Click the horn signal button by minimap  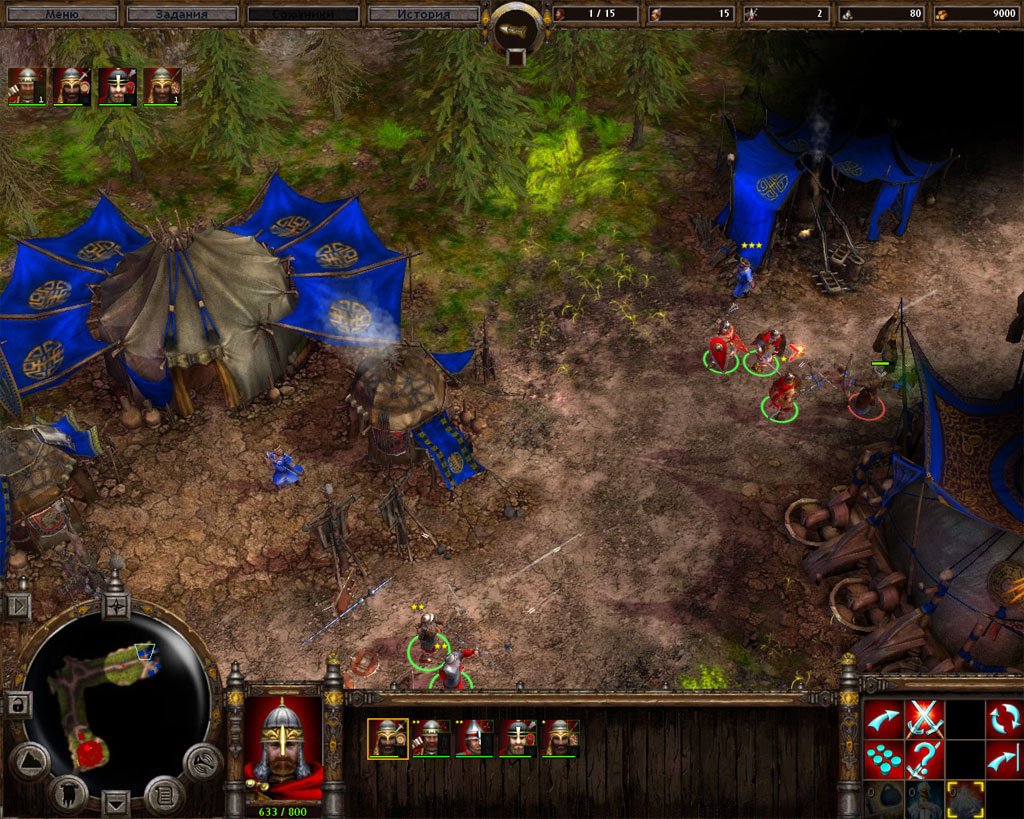click(202, 762)
